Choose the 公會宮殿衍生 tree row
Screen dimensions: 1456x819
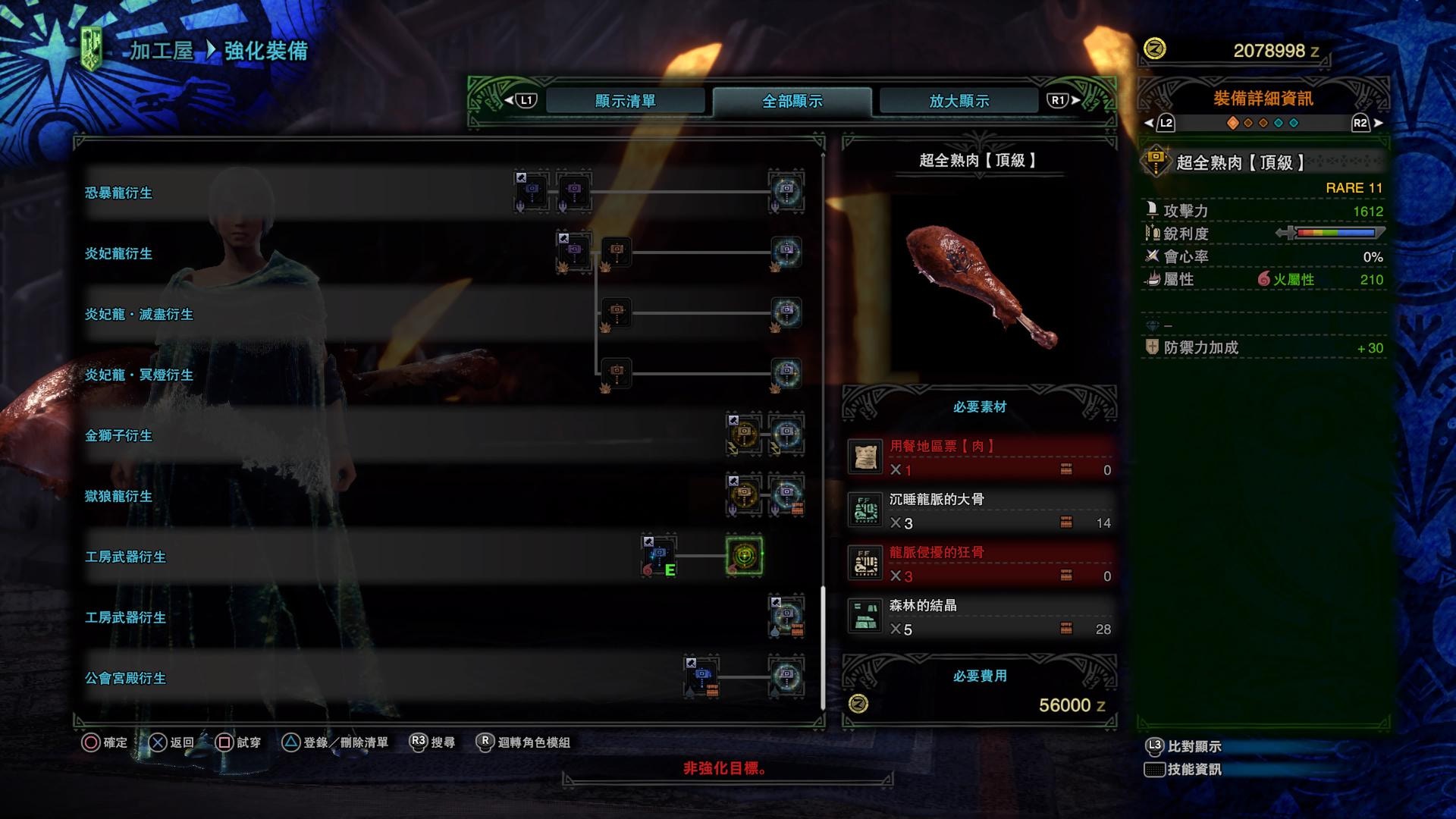click(x=126, y=678)
